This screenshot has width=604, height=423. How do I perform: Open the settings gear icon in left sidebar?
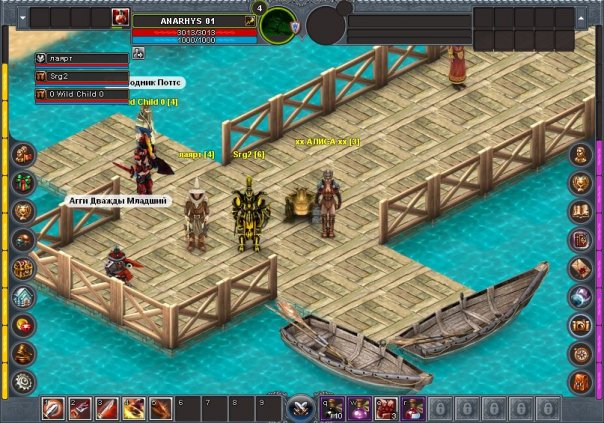coord(23,381)
